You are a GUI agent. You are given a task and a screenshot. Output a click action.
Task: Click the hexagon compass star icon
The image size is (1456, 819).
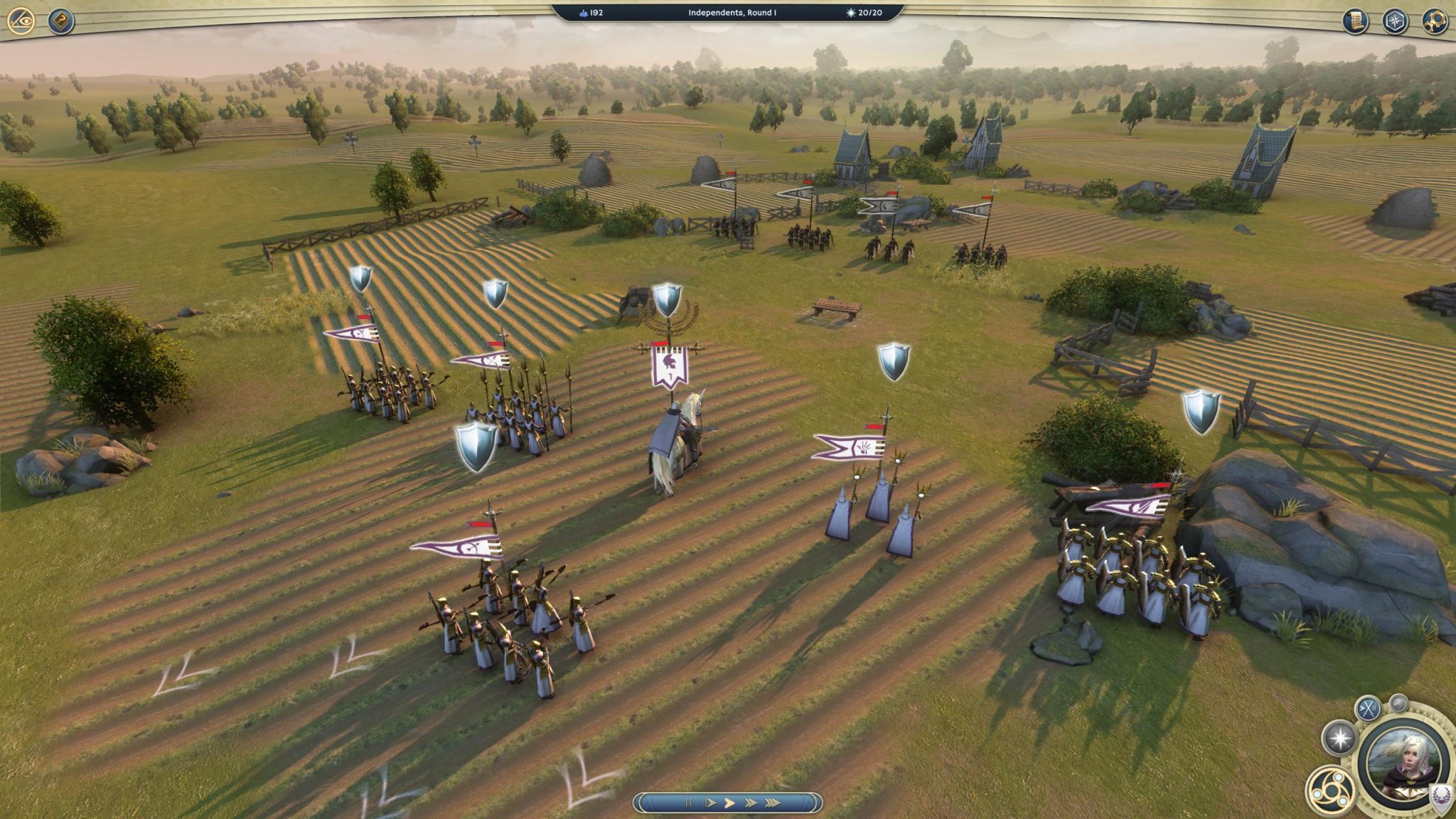point(1395,21)
